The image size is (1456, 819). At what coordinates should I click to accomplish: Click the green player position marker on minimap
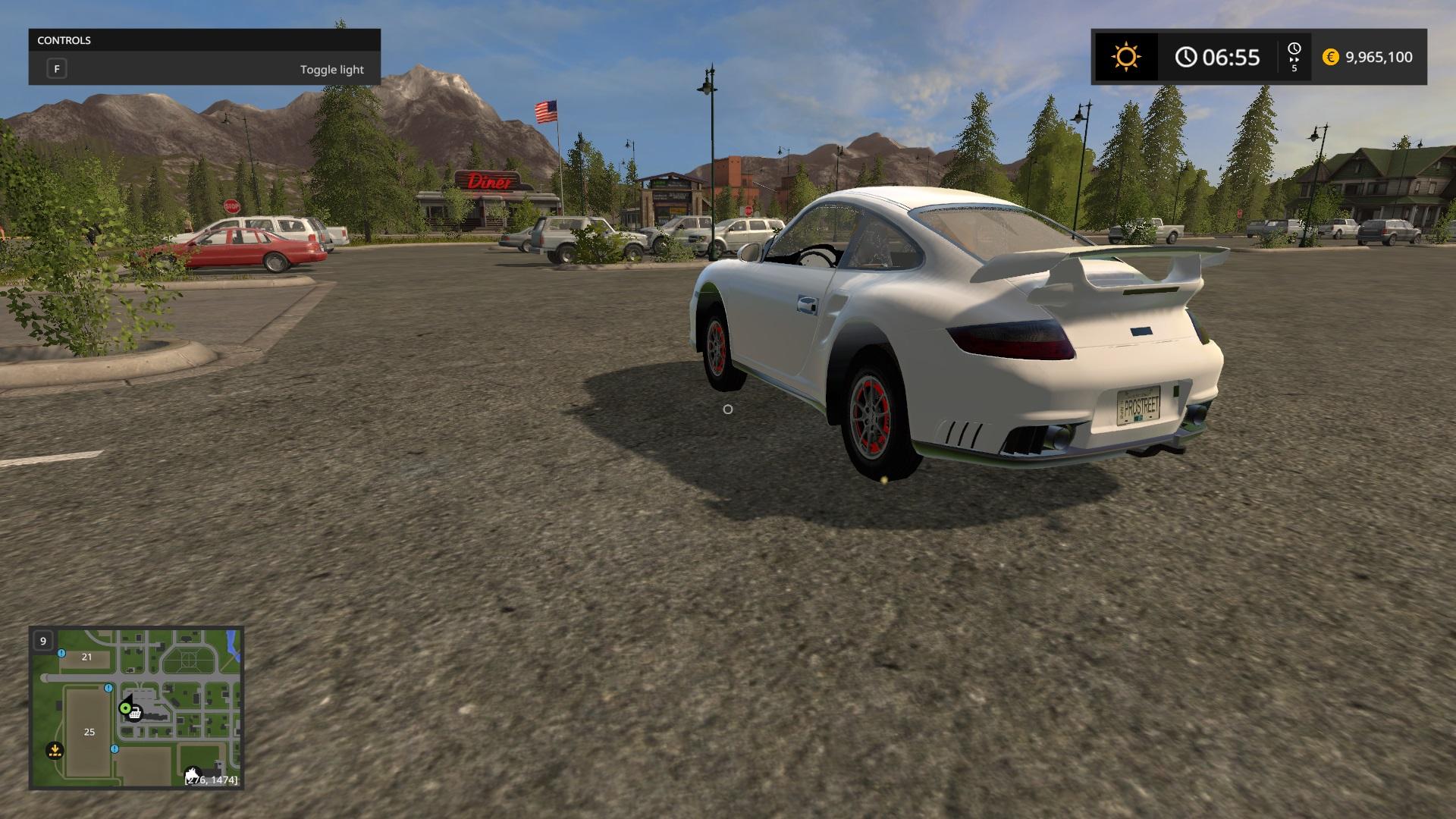pos(125,708)
